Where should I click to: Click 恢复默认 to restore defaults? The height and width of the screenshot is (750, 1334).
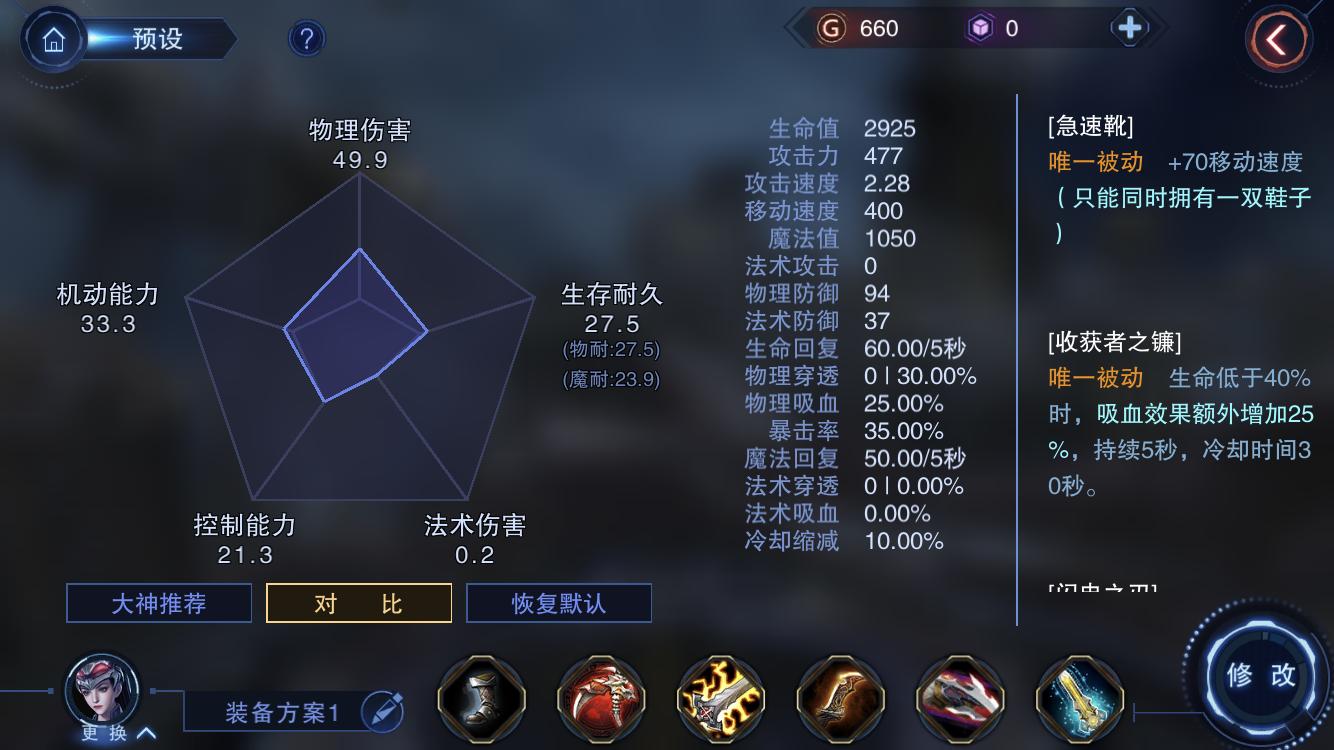click(559, 602)
